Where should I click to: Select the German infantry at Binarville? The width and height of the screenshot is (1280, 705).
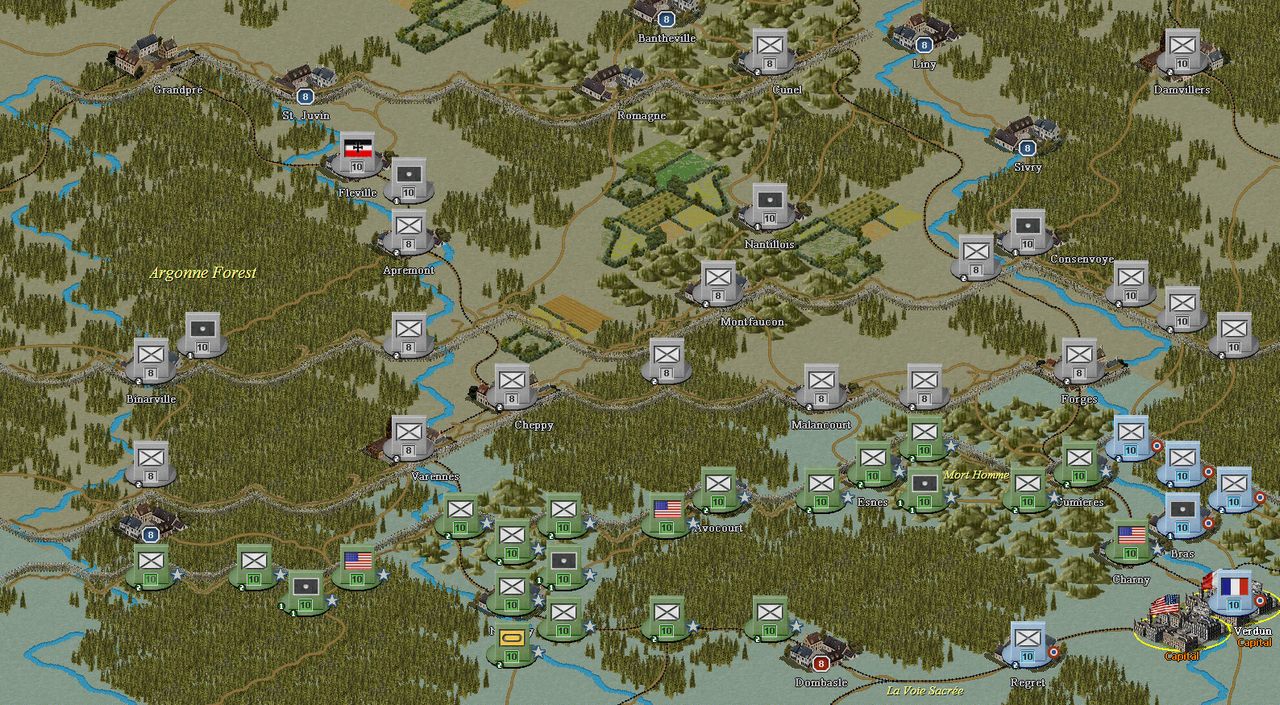pos(152,358)
